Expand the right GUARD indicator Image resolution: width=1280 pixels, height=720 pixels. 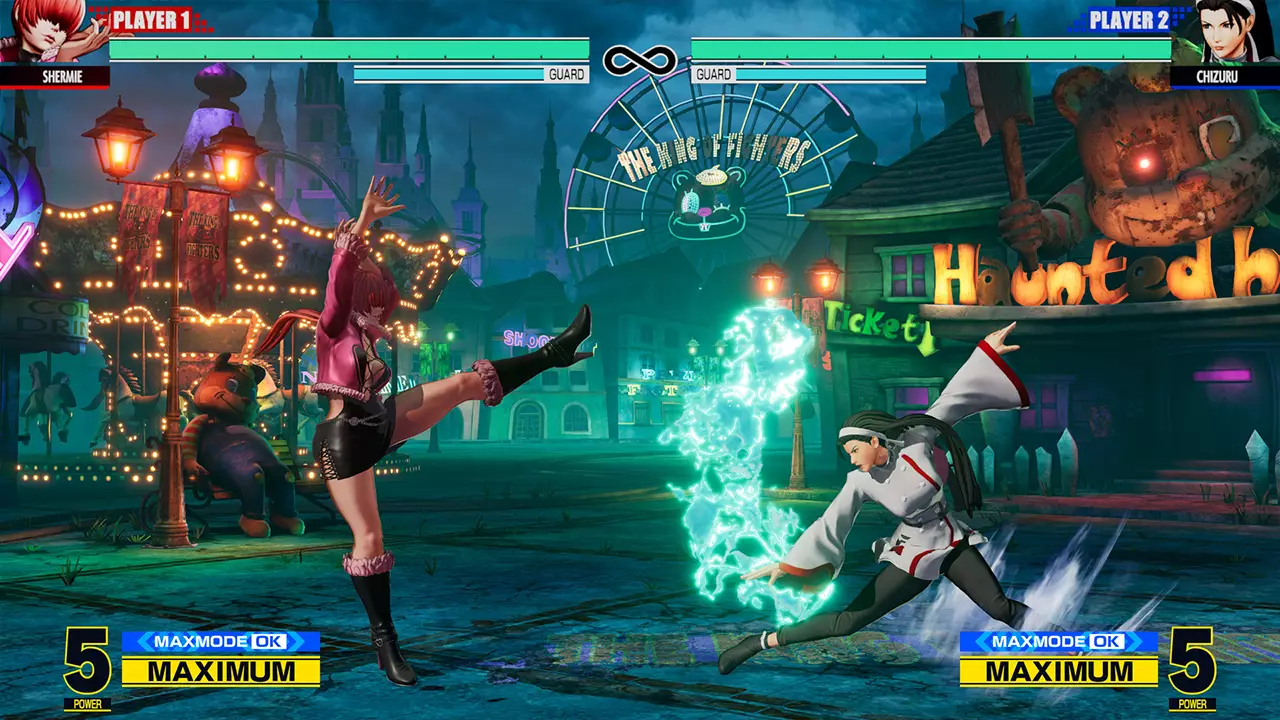click(712, 74)
